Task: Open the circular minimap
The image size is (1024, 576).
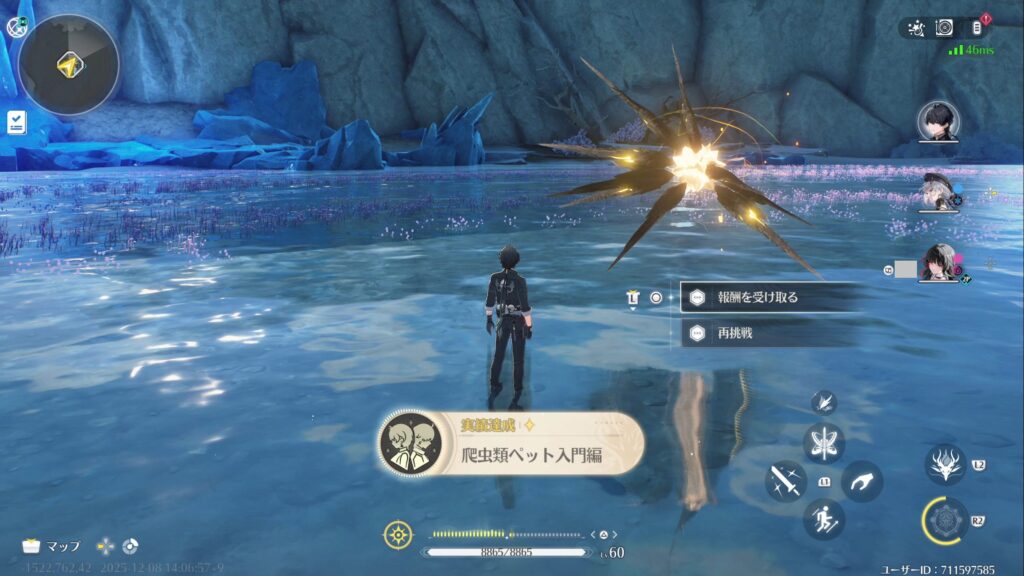Action: [69, 65]
